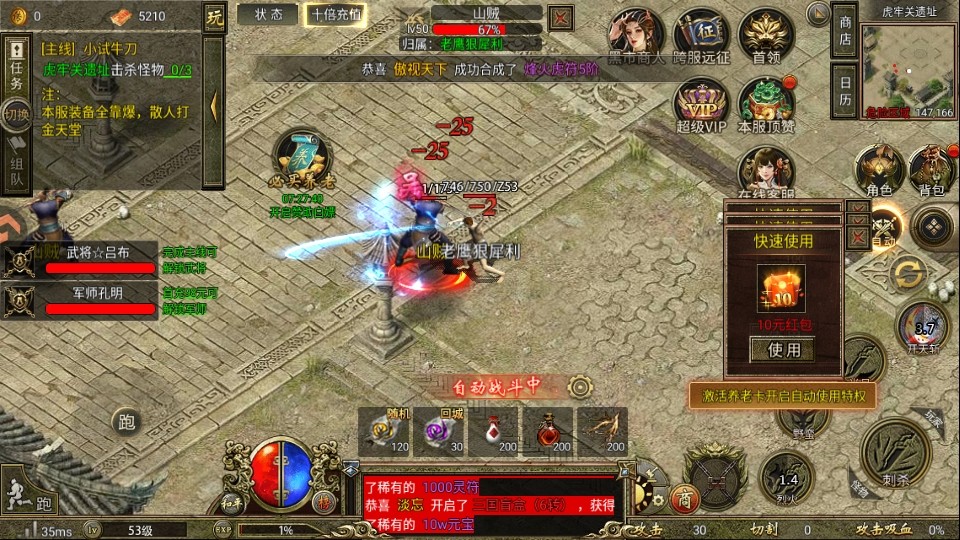The image size is (960, 540).
Task: Use the 10元红包 with 使用 button
Action: coord(784,350)
